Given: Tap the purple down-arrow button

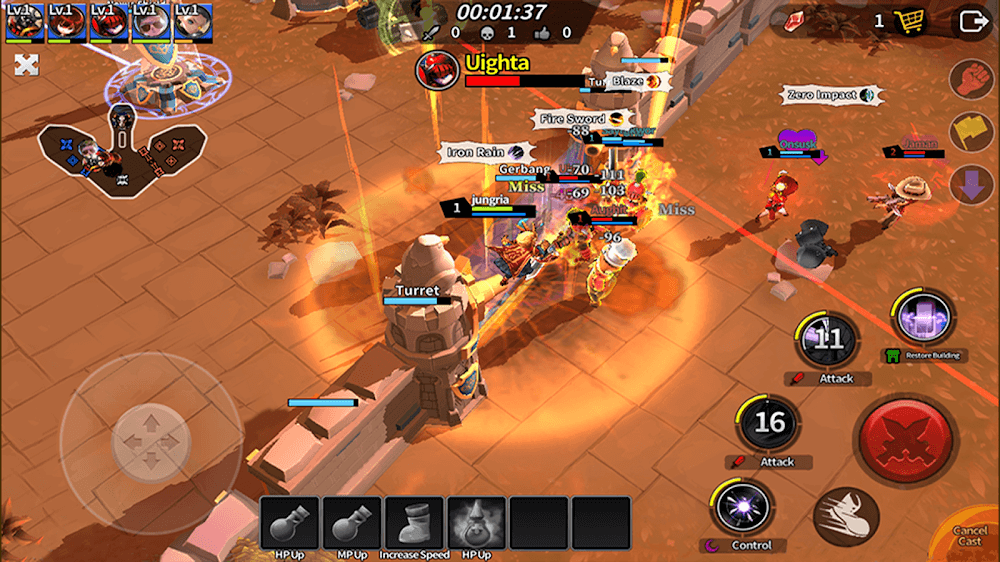Looking at the screenshot, I should 970,186.
